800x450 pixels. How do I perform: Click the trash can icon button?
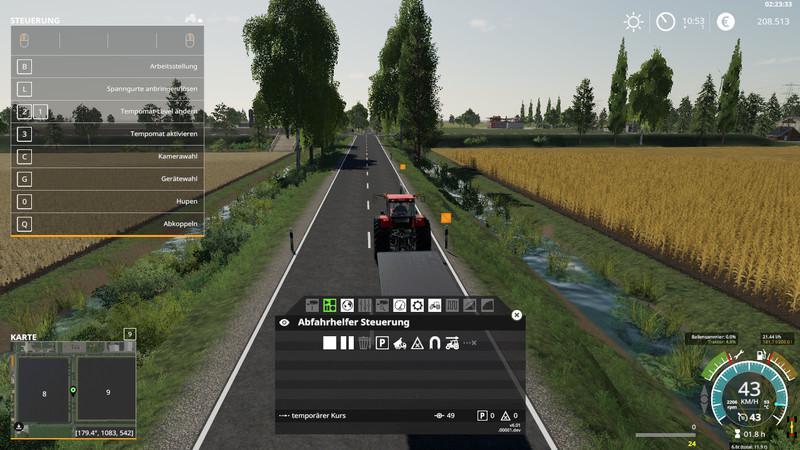(x=364, y=343)
